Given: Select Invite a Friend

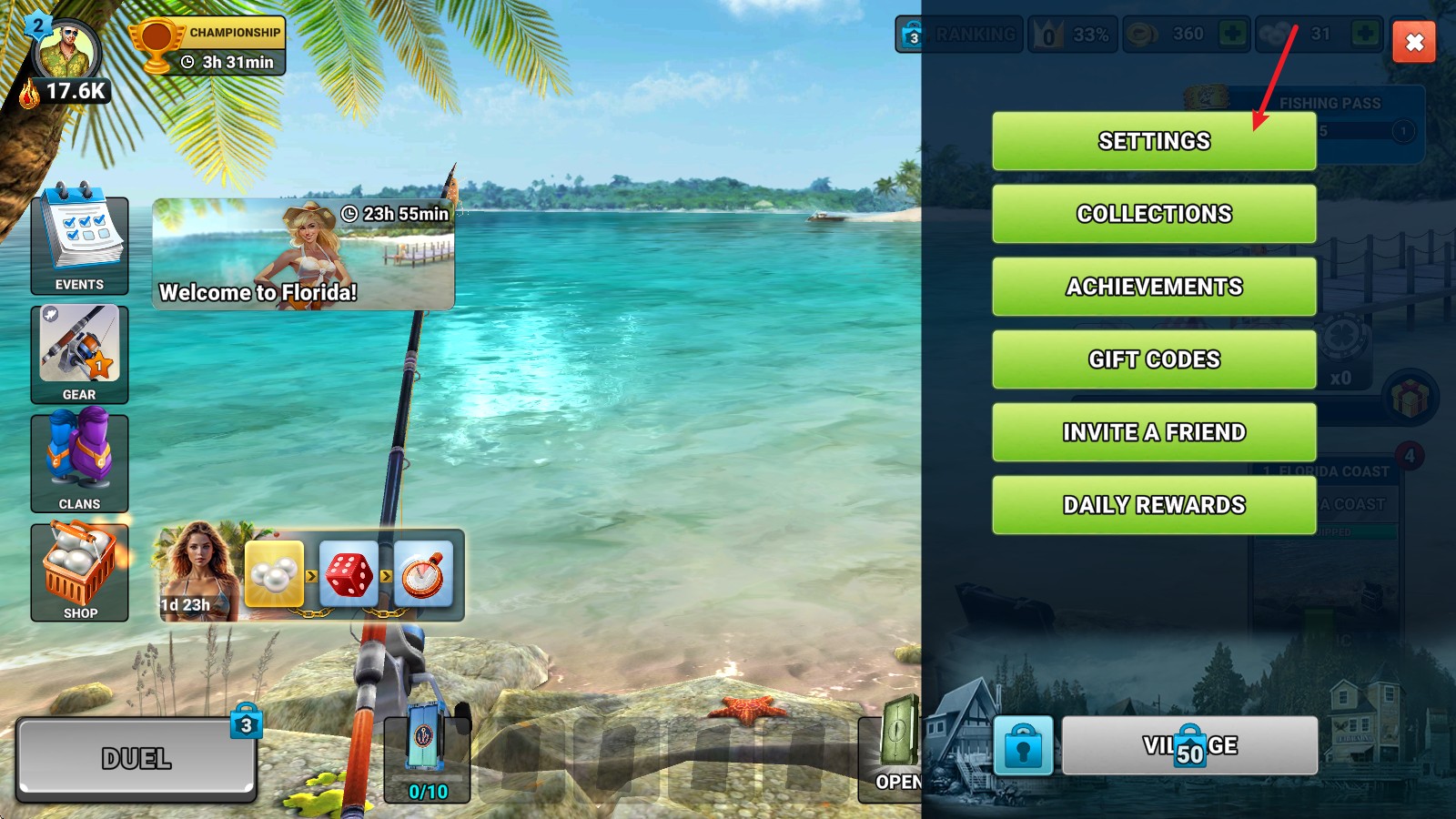Looking at the screenshot, I should pyautogui.click(x=1154, y=432).
